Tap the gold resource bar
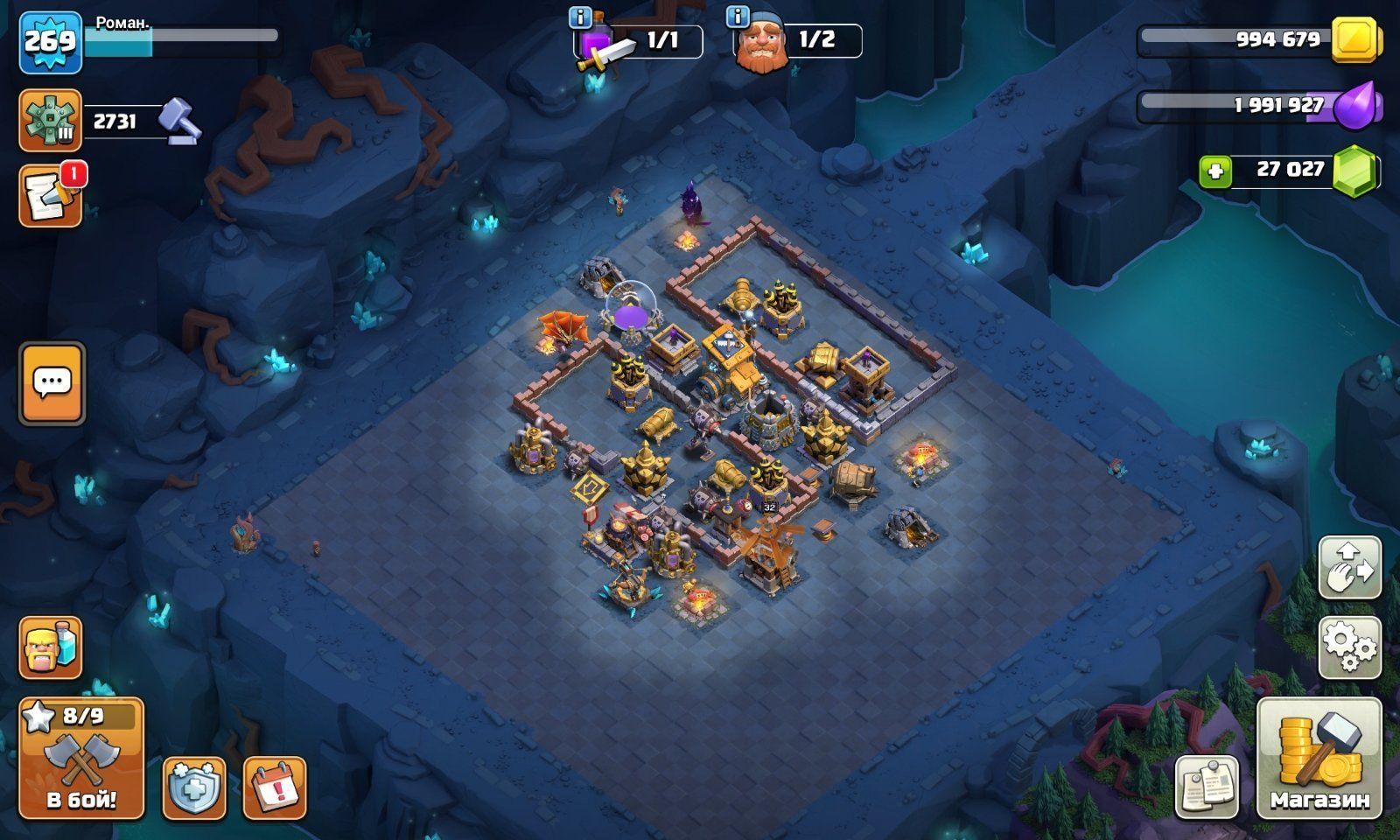This screenshot has width=1400, height=840. click(1260, 39)
